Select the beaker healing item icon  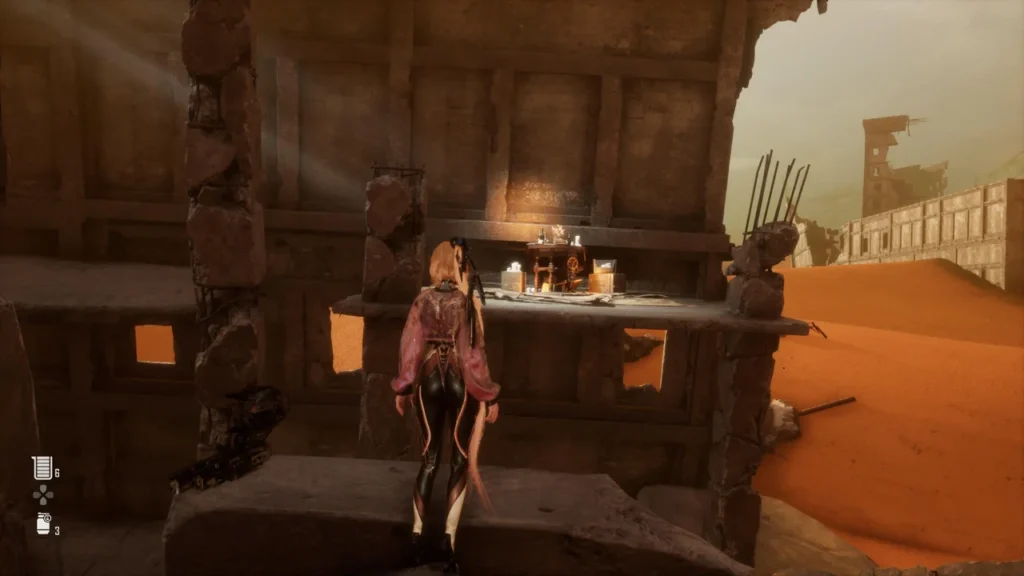41,467
